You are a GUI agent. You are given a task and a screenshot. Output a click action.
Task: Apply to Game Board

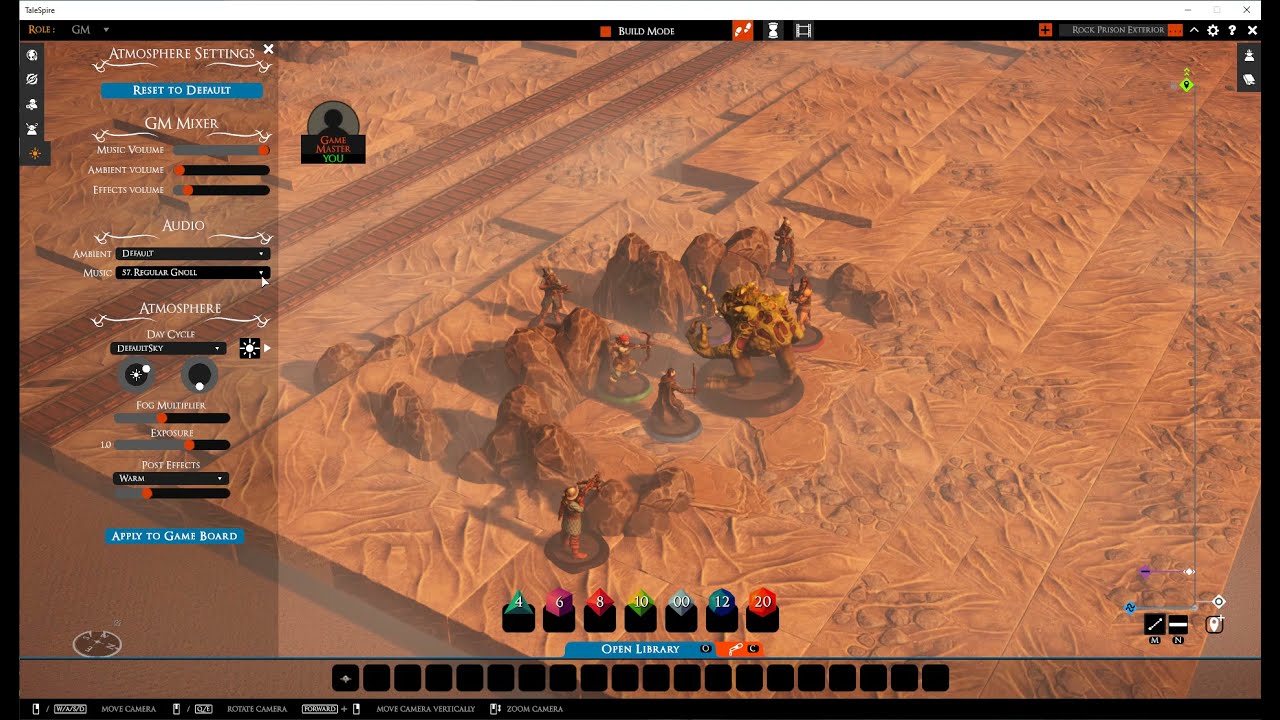(x=174, y=536)
